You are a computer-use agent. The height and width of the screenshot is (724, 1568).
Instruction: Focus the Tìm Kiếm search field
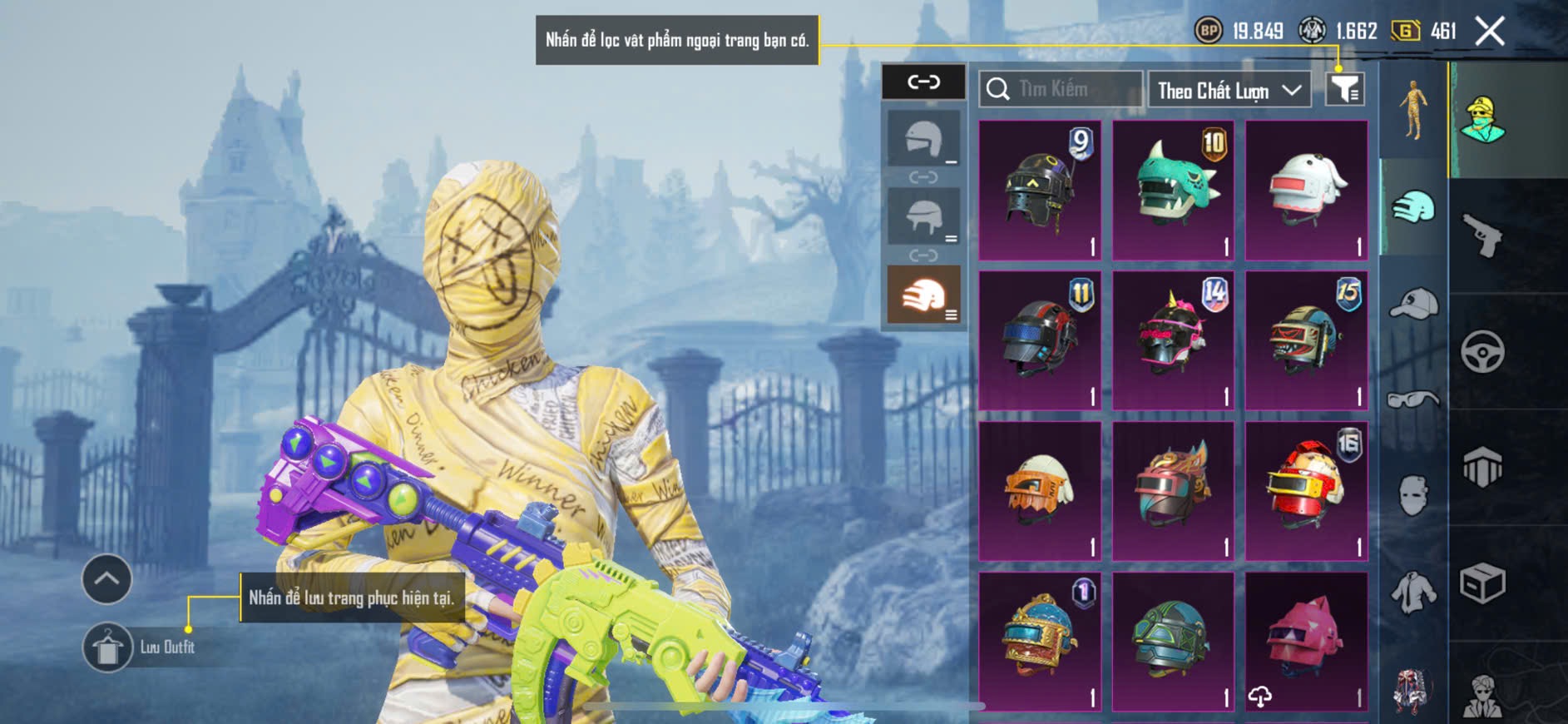point(1061,89)
